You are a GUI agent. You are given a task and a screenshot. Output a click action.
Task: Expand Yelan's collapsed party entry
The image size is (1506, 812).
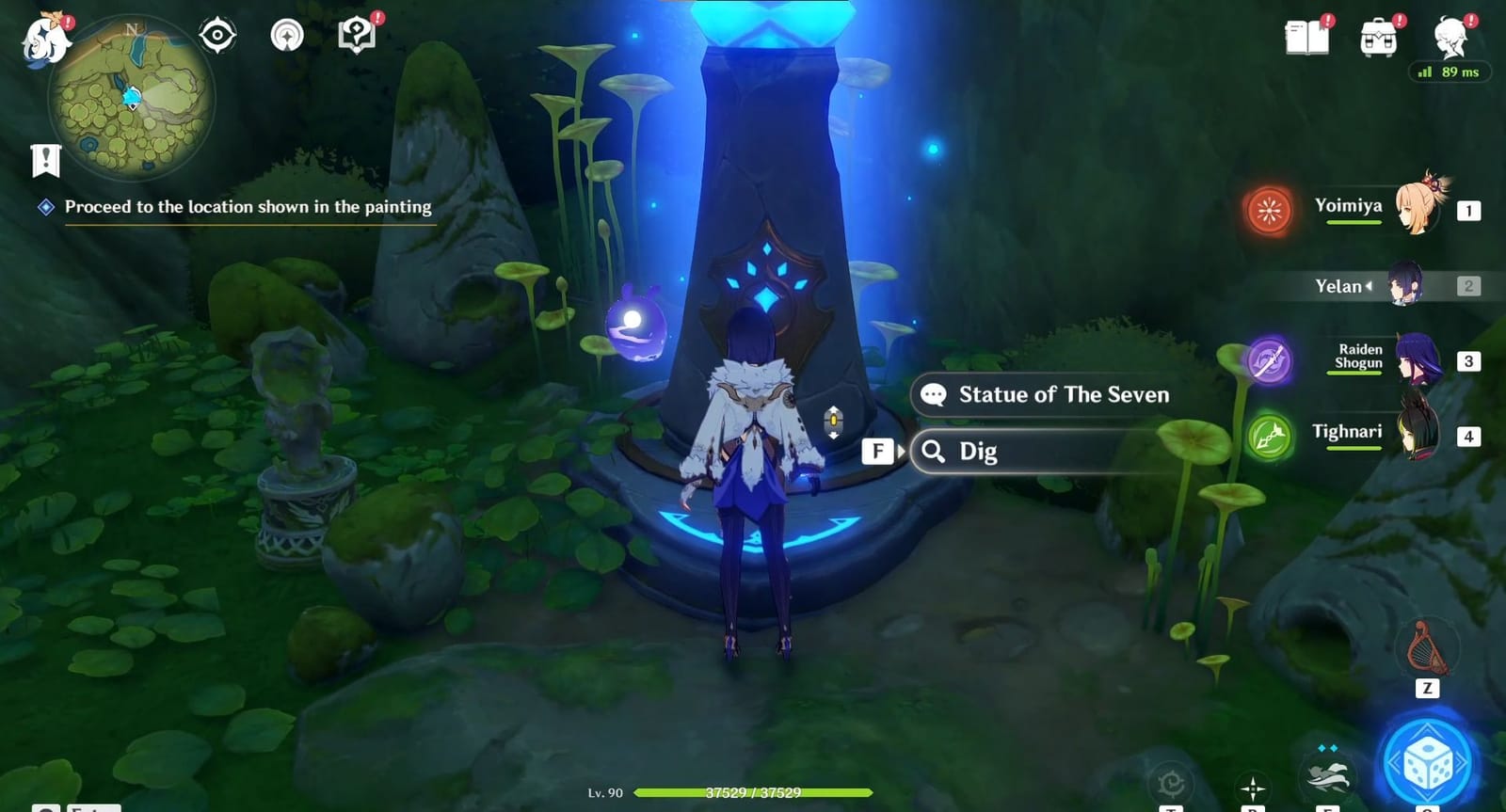tap(1346, 286)
